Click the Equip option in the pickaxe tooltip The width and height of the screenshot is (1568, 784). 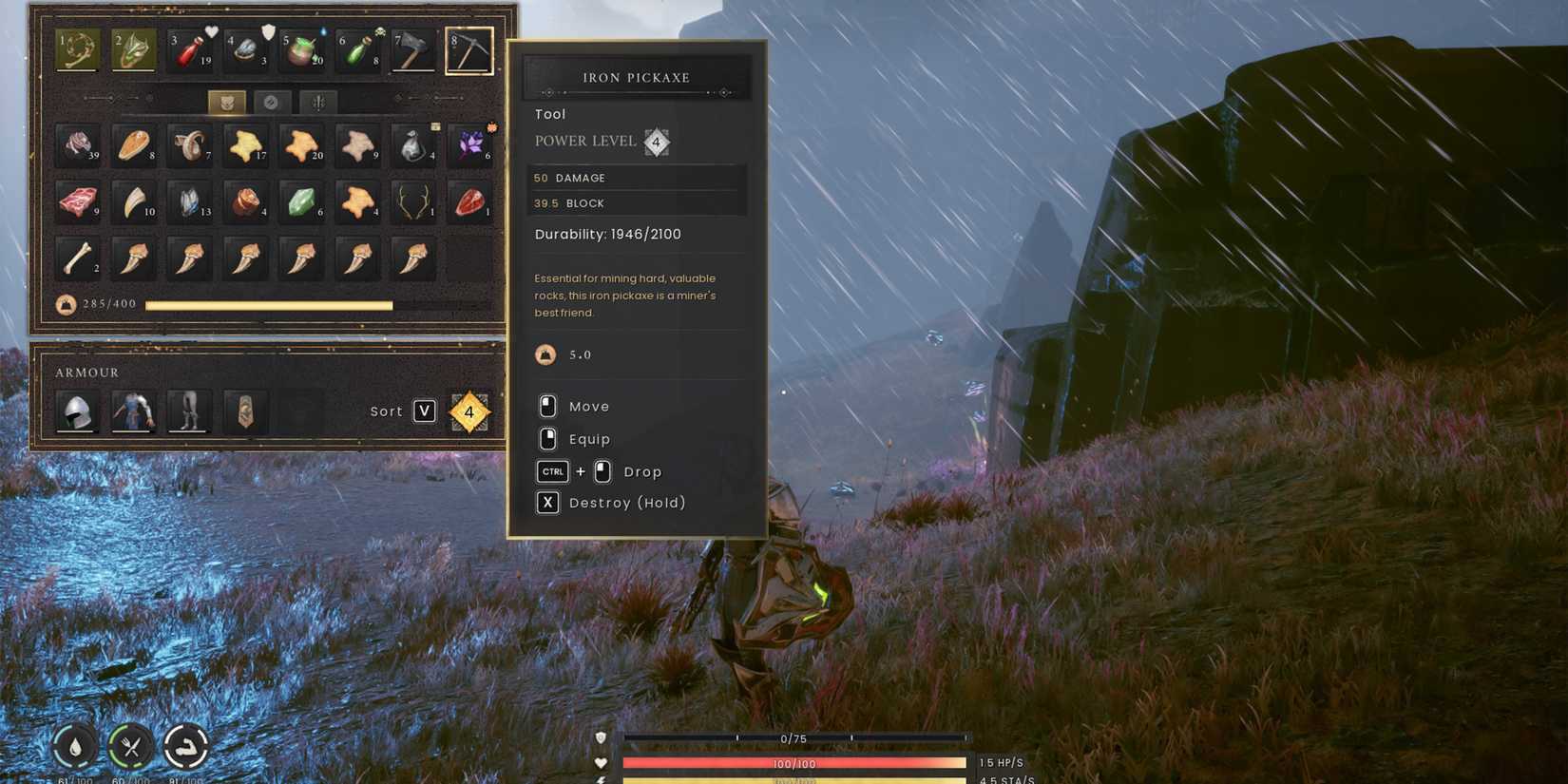[x=589, y=439]
